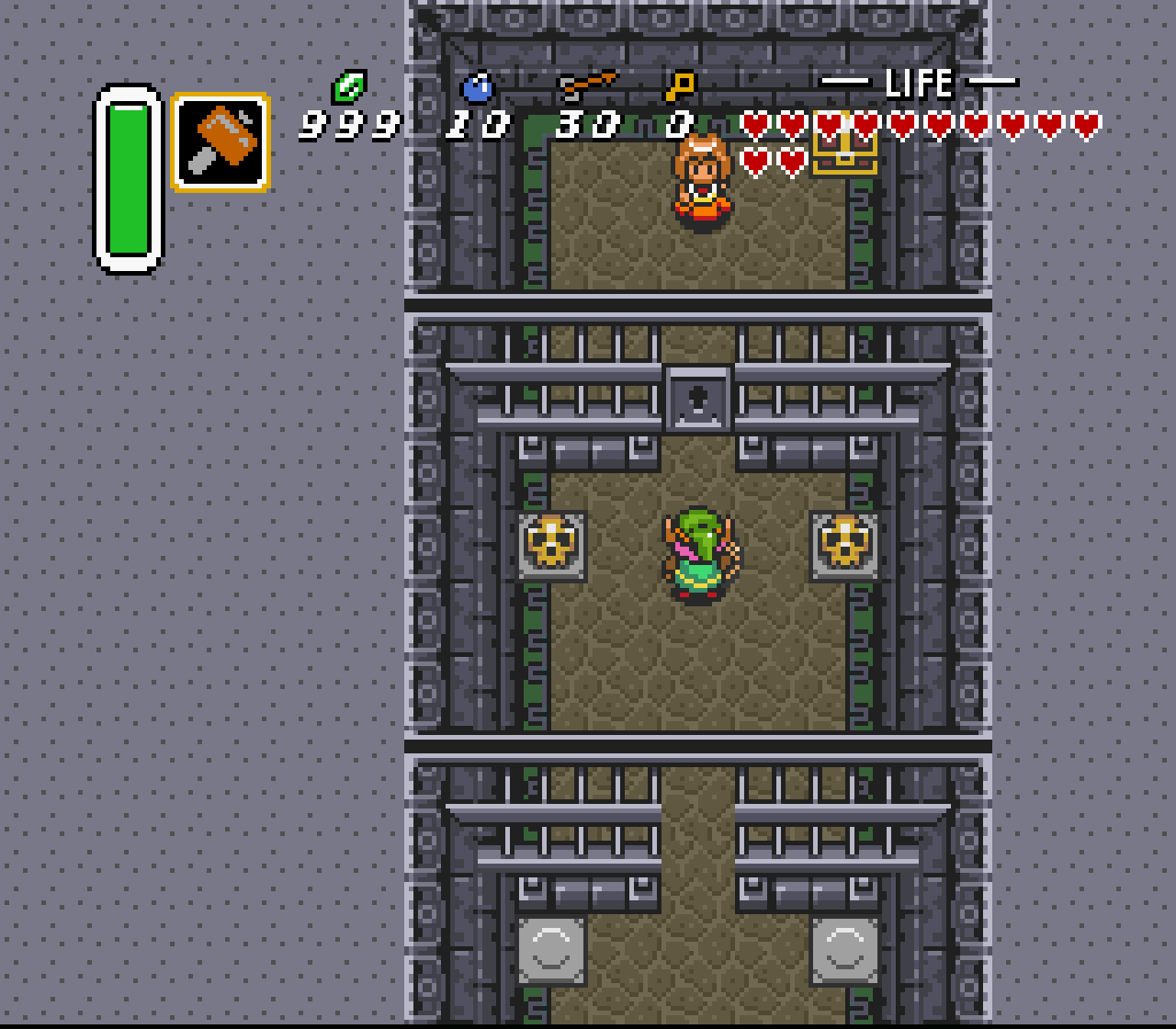Viewport: 1176px width, 1029px height.
Task: Select the equipped Magic Hammer item slot
Action: point(220,141)
